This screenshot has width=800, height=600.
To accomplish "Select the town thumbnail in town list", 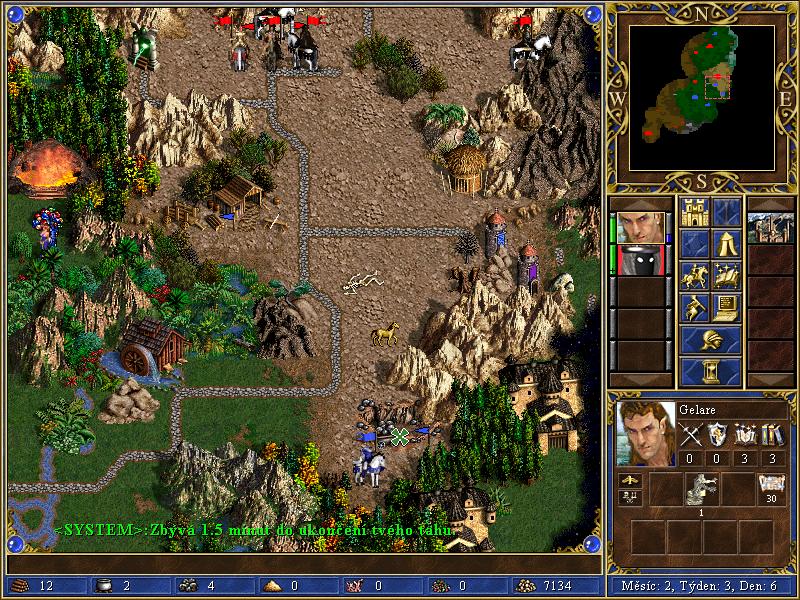I will [x=771, y=227].
